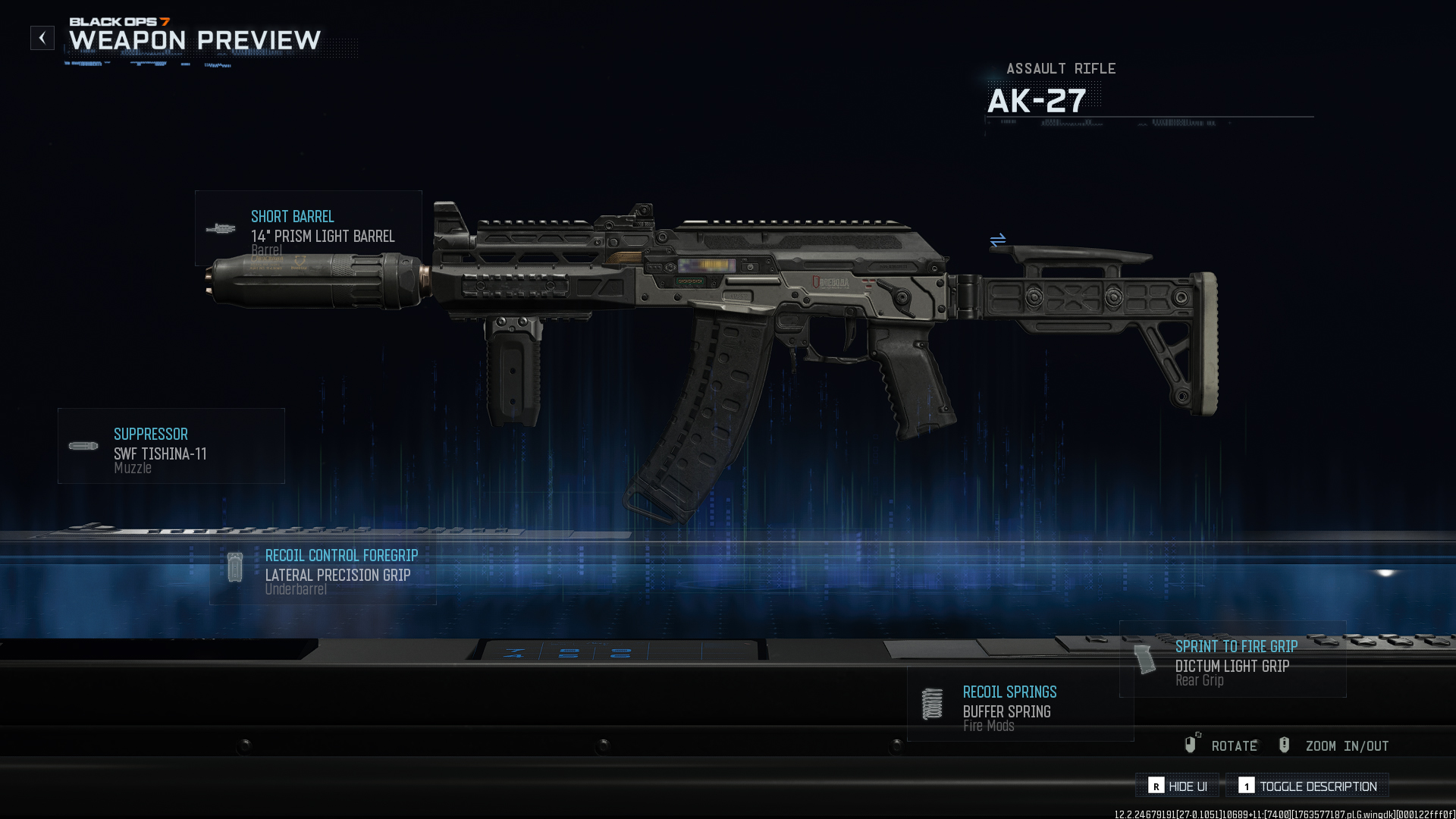The width and height of the screenshot is (1456, 819).
Task: Toggle the weapon description
Action: tap(1307, 786)
